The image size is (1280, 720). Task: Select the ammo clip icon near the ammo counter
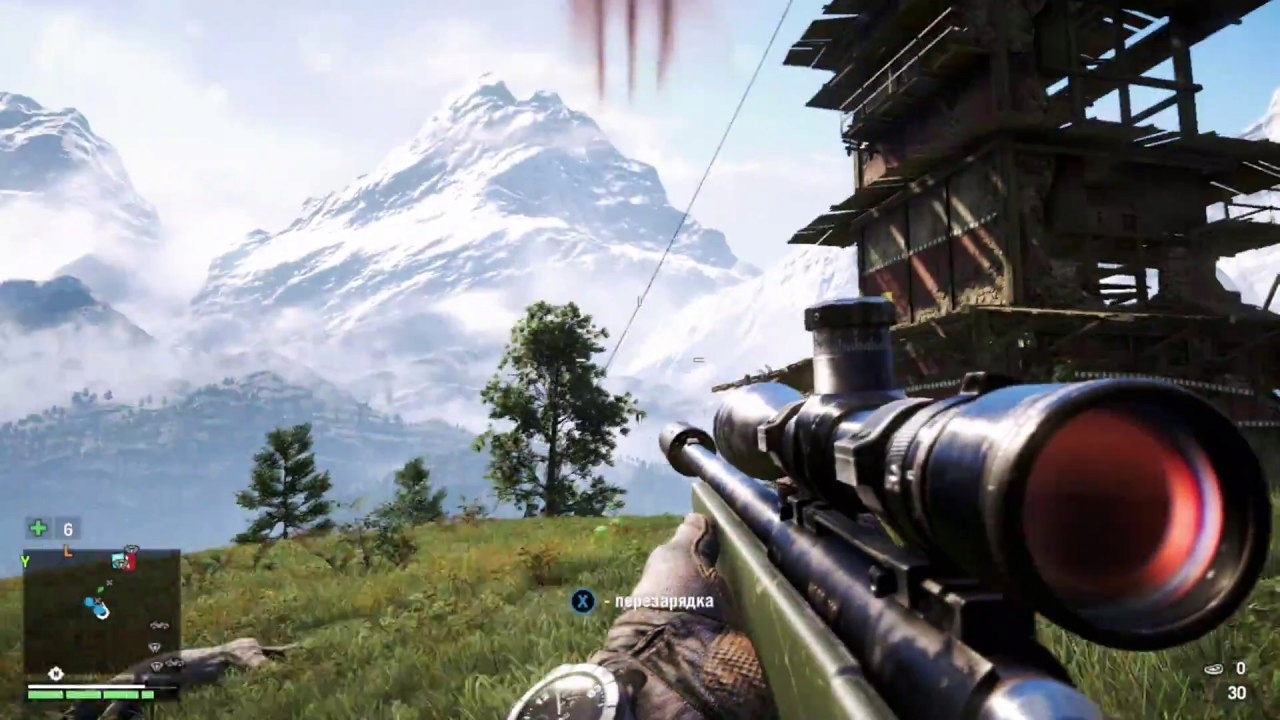(x=1213, y=668)
